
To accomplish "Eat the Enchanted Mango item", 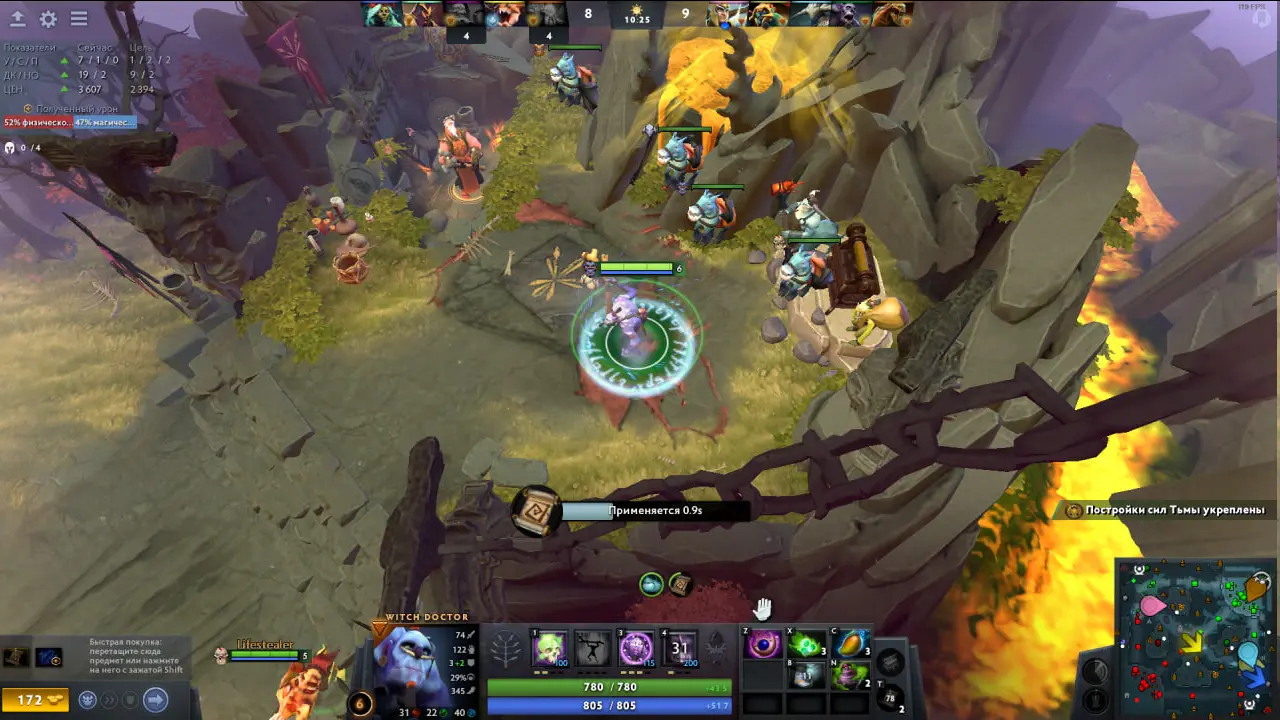I will pos(851,645).
